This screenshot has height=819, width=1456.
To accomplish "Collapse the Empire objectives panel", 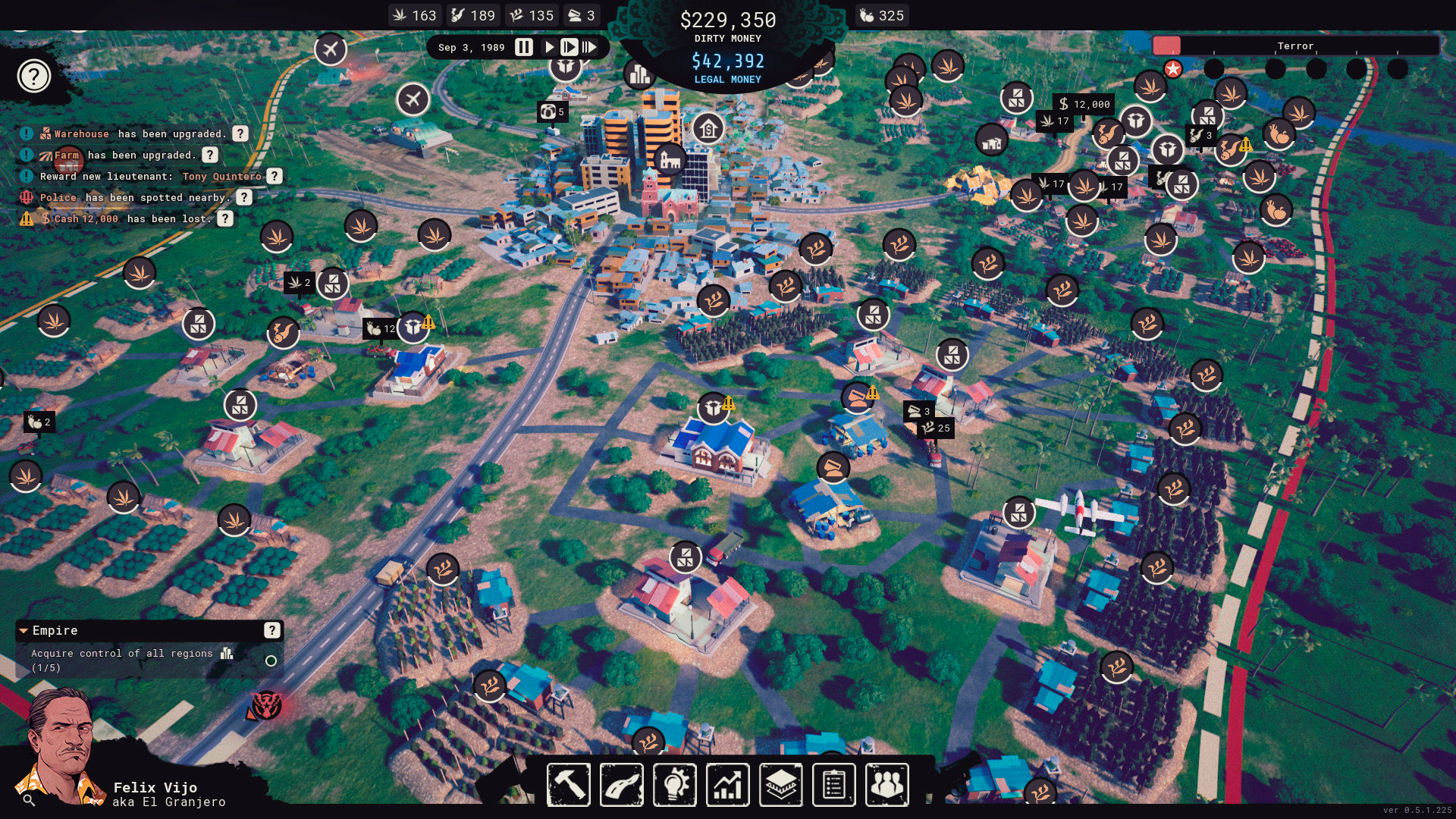I will pyautogui.click(x=24, y=631).
